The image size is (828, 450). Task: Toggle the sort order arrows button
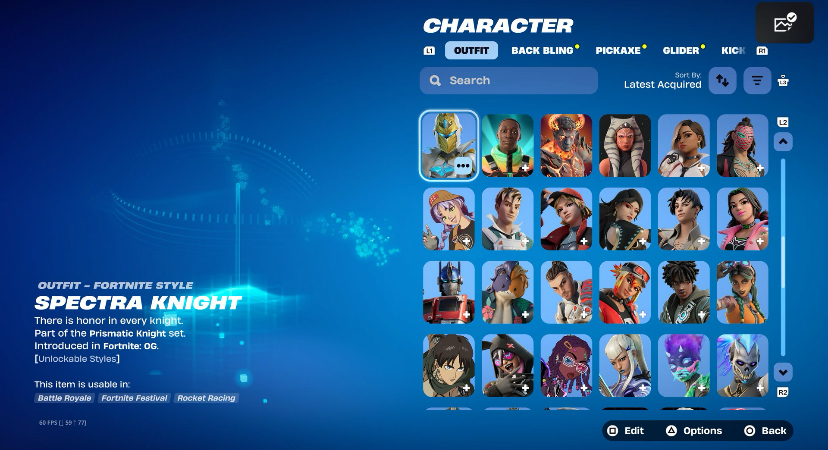(722, 81)
